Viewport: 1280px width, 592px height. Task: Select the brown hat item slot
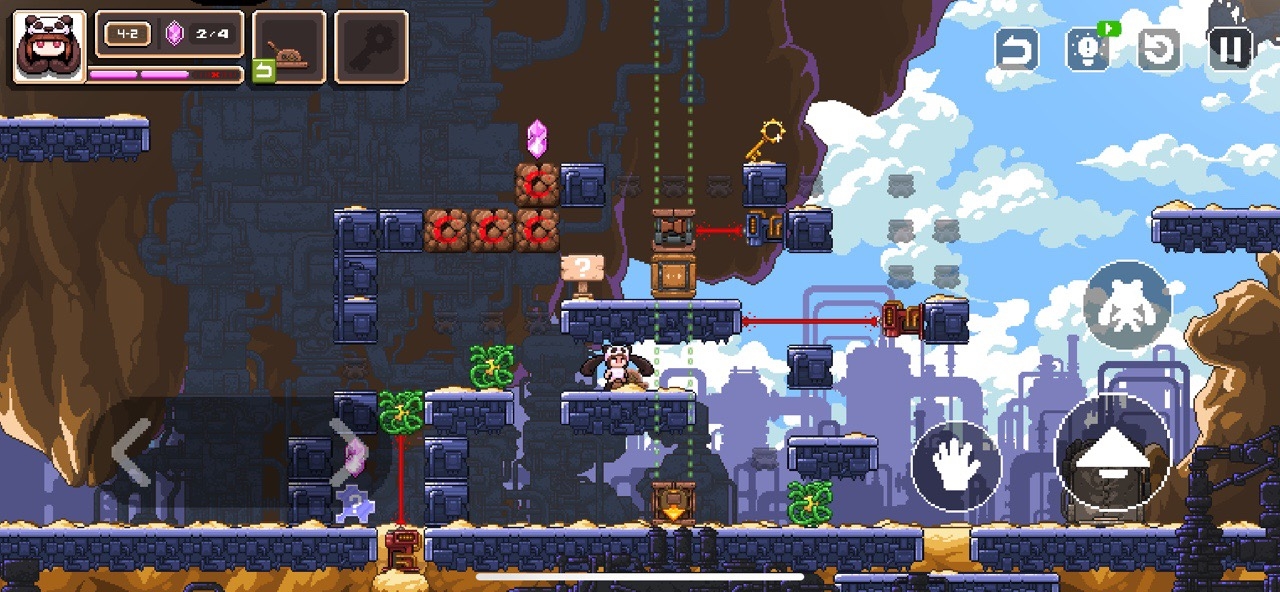point(290,46)
